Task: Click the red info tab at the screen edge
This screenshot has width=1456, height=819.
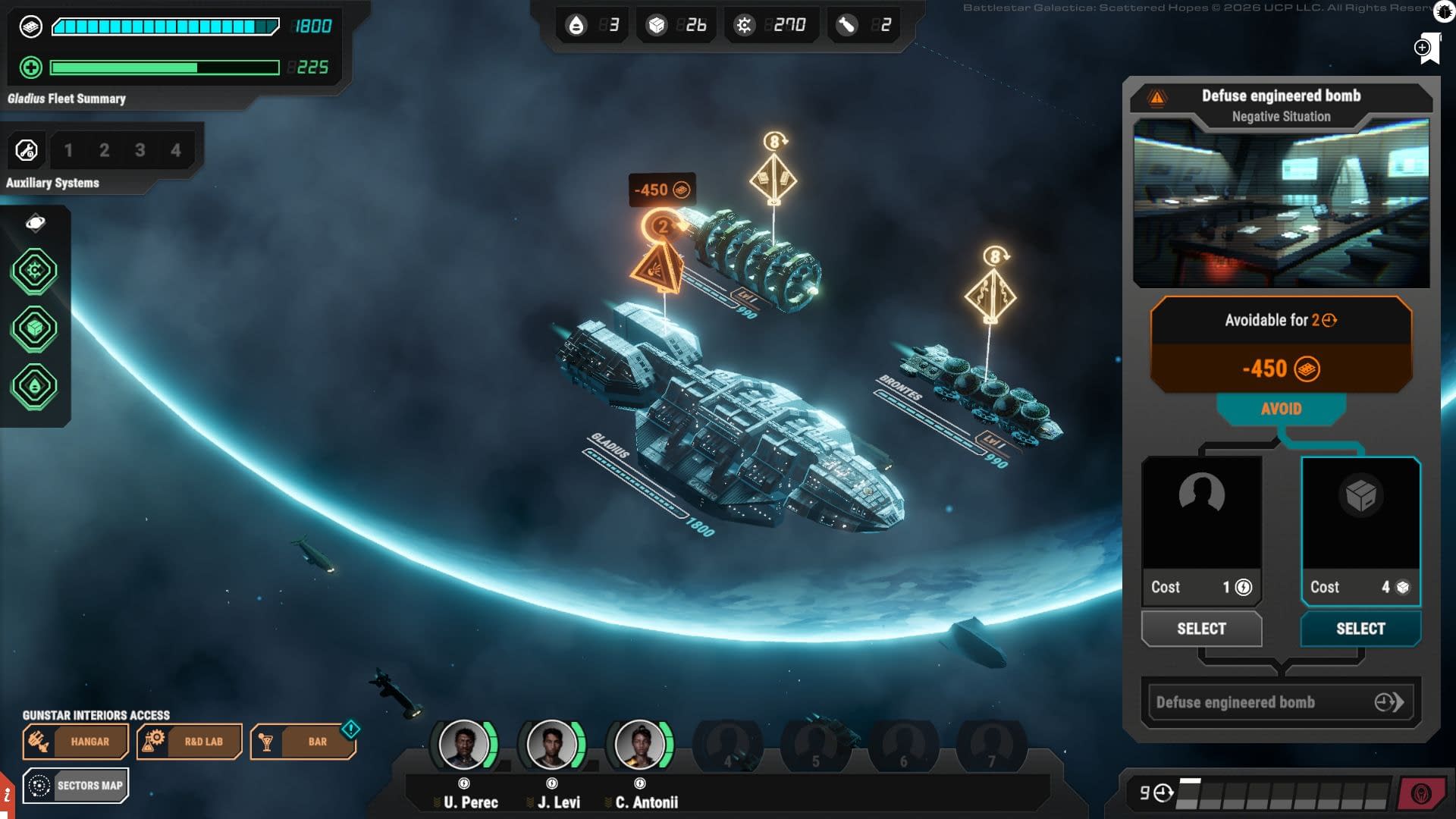Action: tap(7, 795)
